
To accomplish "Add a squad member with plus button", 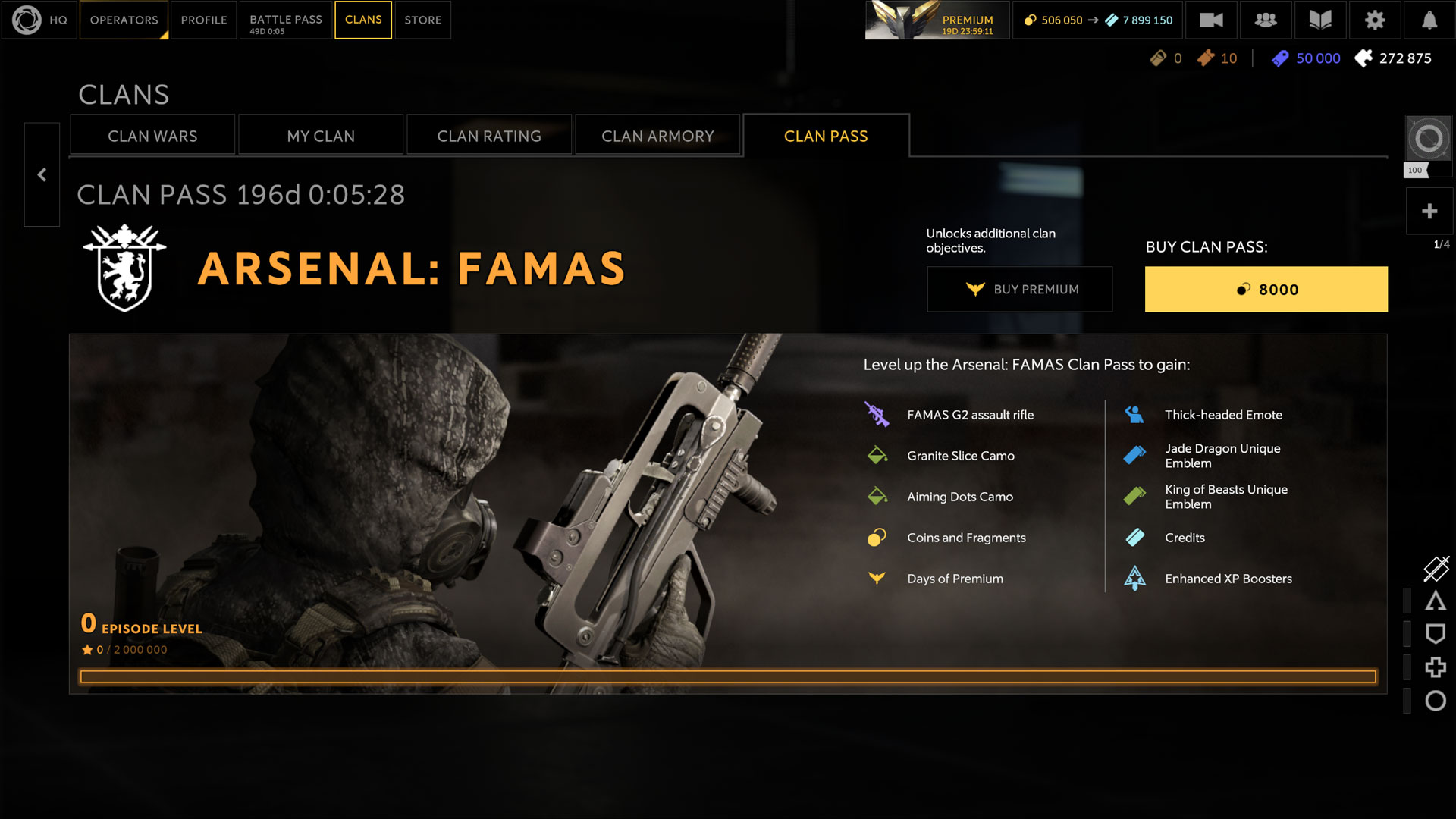I will tap(1429, 211).
